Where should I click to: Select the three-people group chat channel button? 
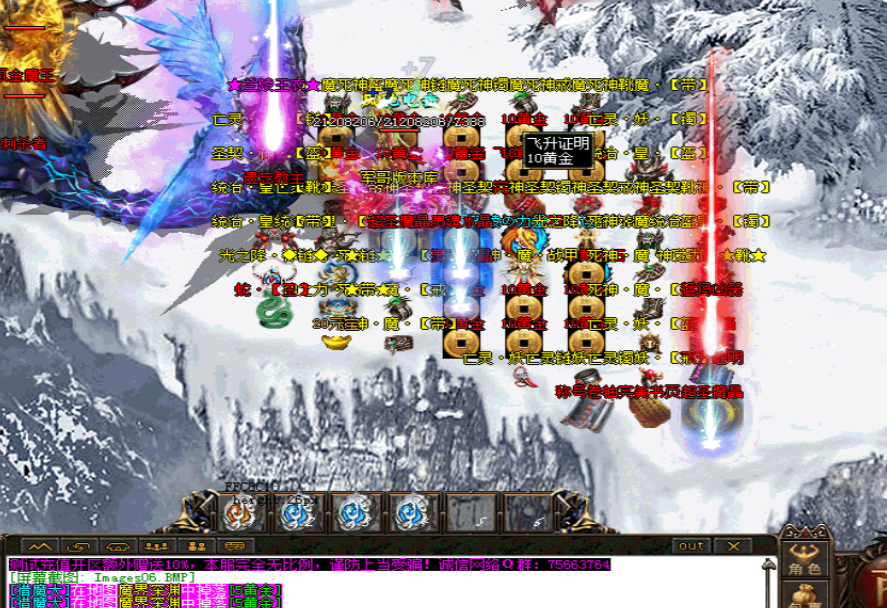pos(156,546)
